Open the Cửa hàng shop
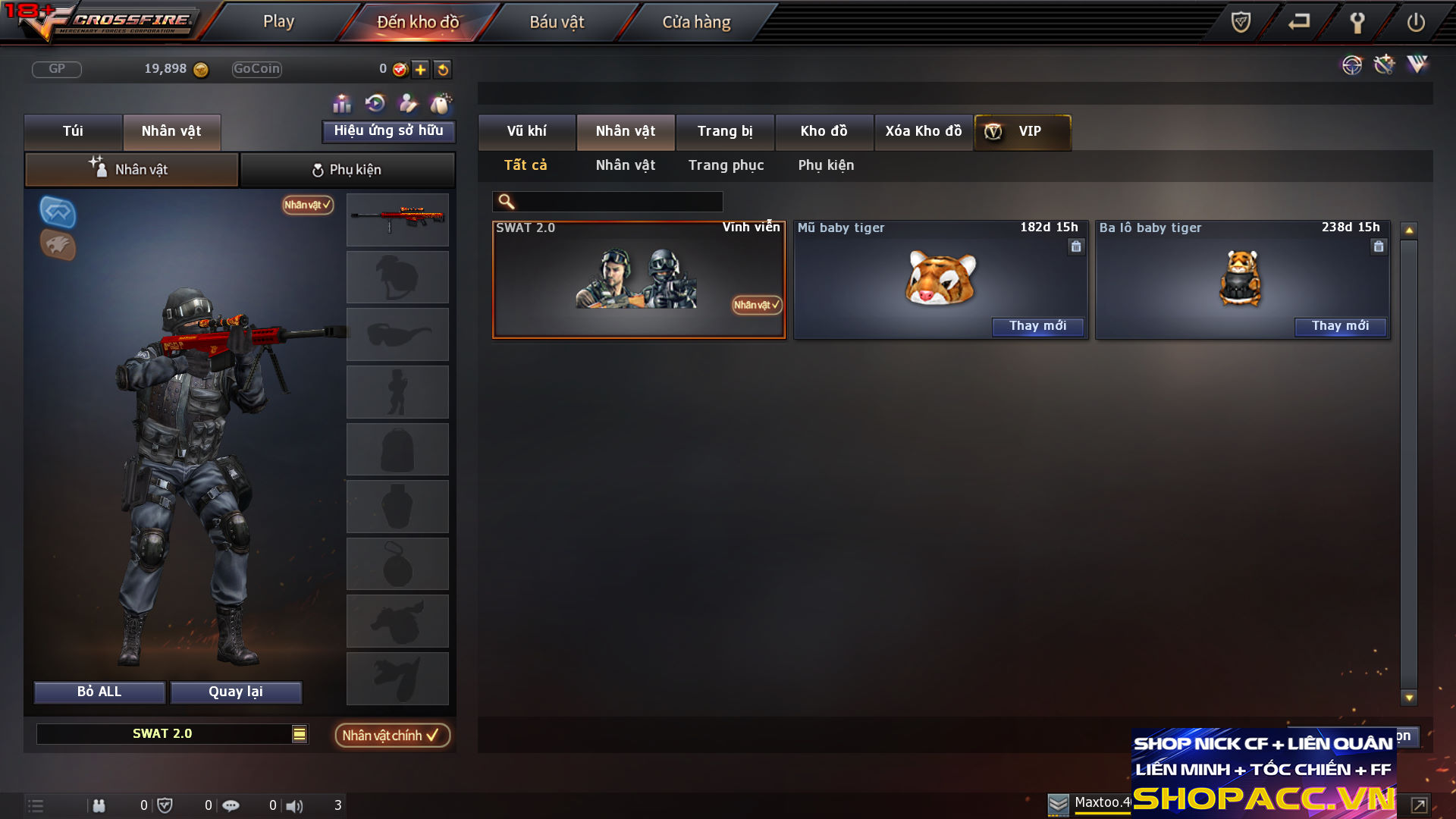Screen dimensions: 1456x819 point(696,22)
